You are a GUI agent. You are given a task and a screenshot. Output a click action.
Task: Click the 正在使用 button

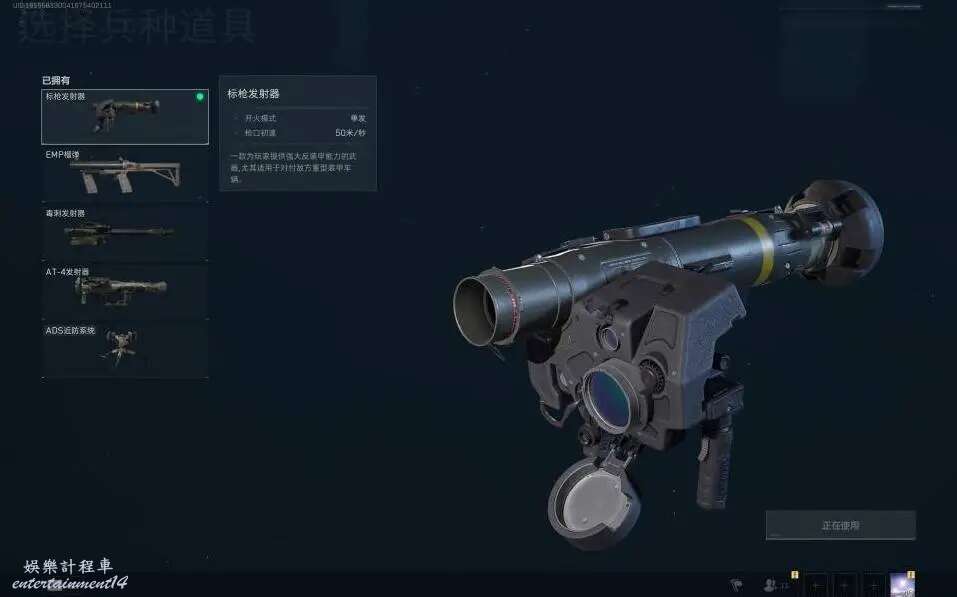tap(840, 525)
